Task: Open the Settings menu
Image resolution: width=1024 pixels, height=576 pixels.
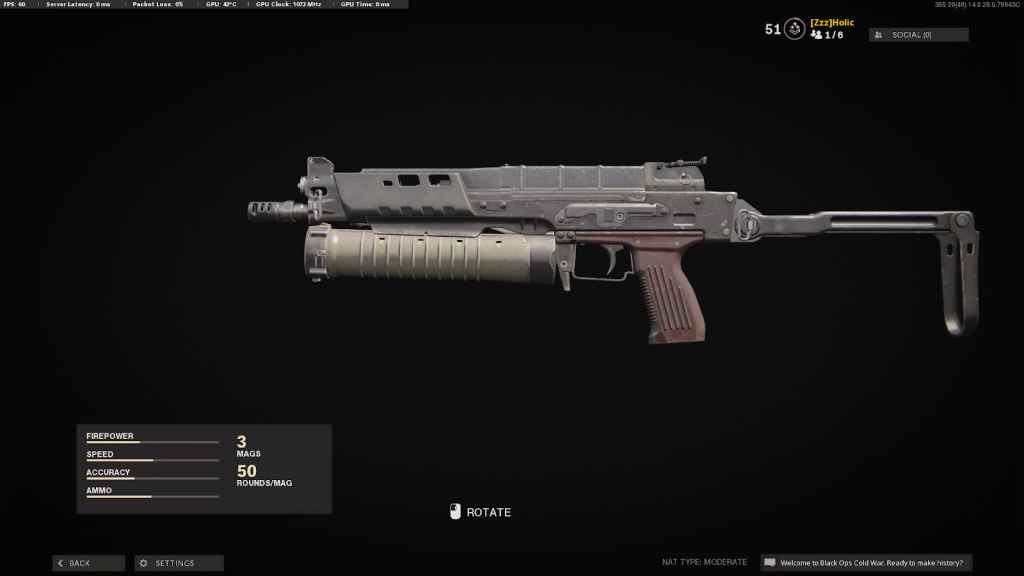Action: click(179, 563)
